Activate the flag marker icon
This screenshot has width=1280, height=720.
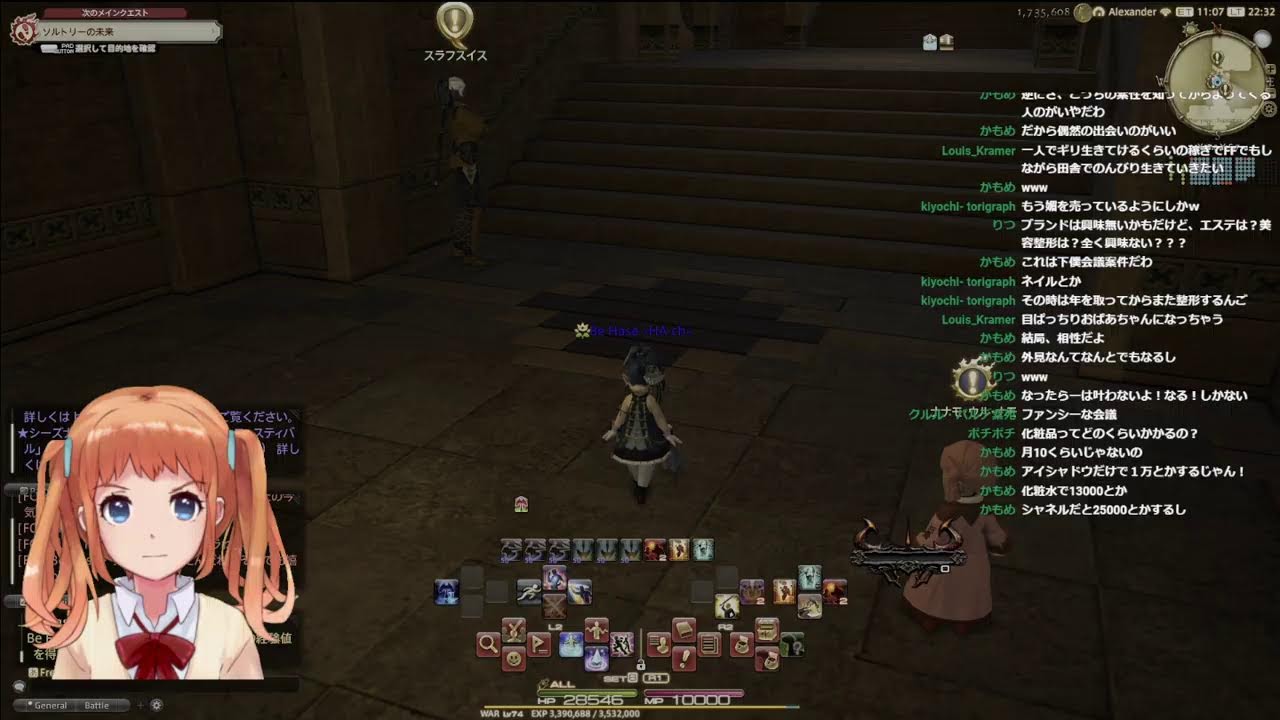(540, 644)
